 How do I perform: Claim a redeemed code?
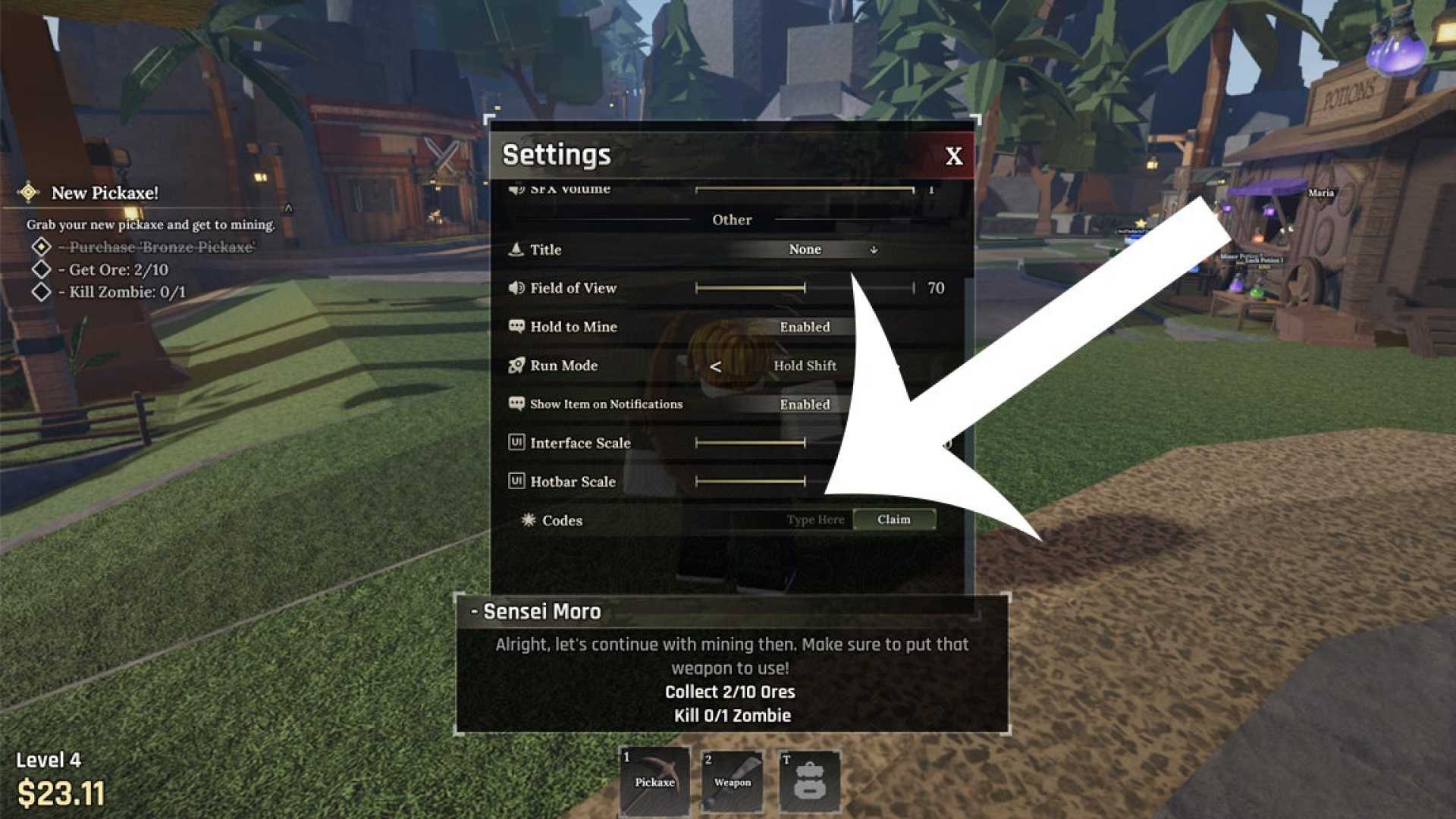[x=895, y=519]
